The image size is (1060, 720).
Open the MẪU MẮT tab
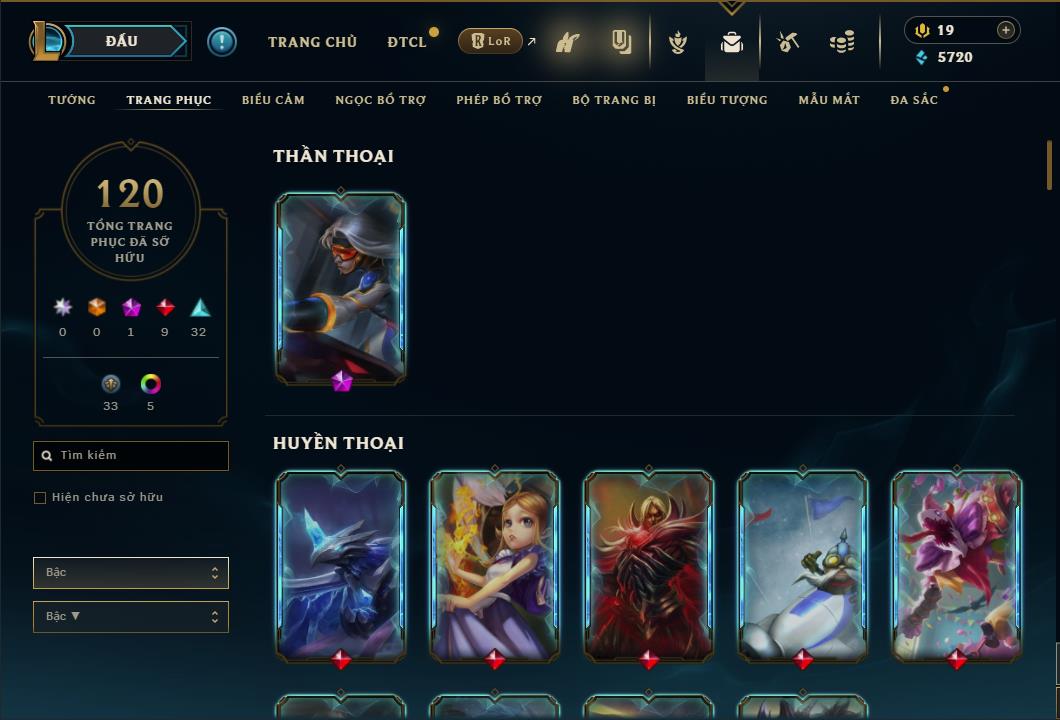click(829, 100)
